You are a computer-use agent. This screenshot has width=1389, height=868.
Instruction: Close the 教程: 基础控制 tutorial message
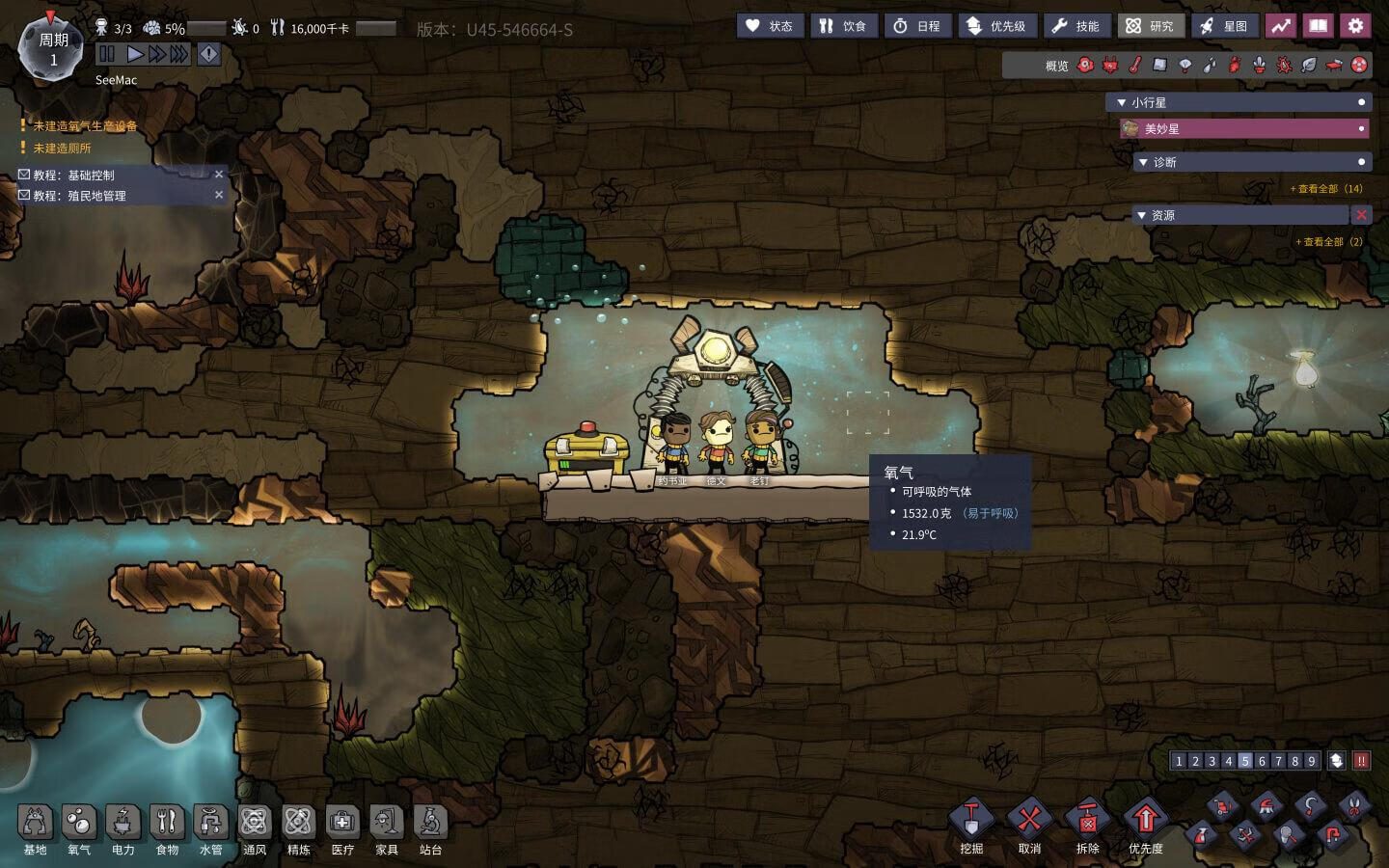(x=219, y=175)
